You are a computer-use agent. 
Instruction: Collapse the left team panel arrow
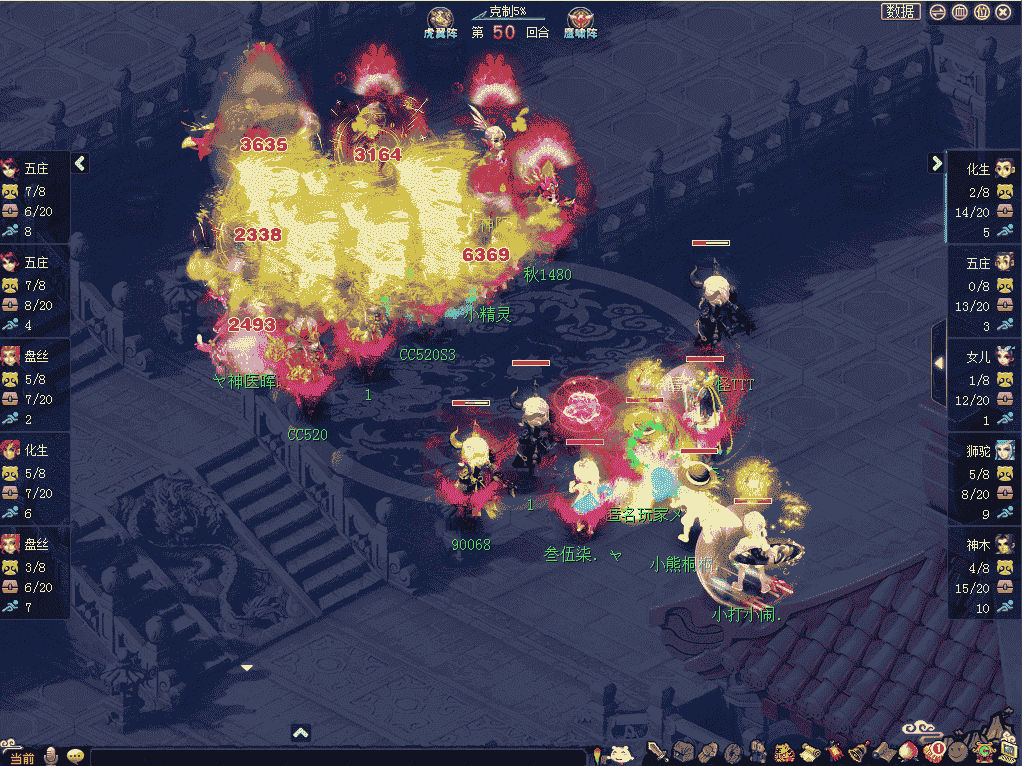[x=81, y=163]
